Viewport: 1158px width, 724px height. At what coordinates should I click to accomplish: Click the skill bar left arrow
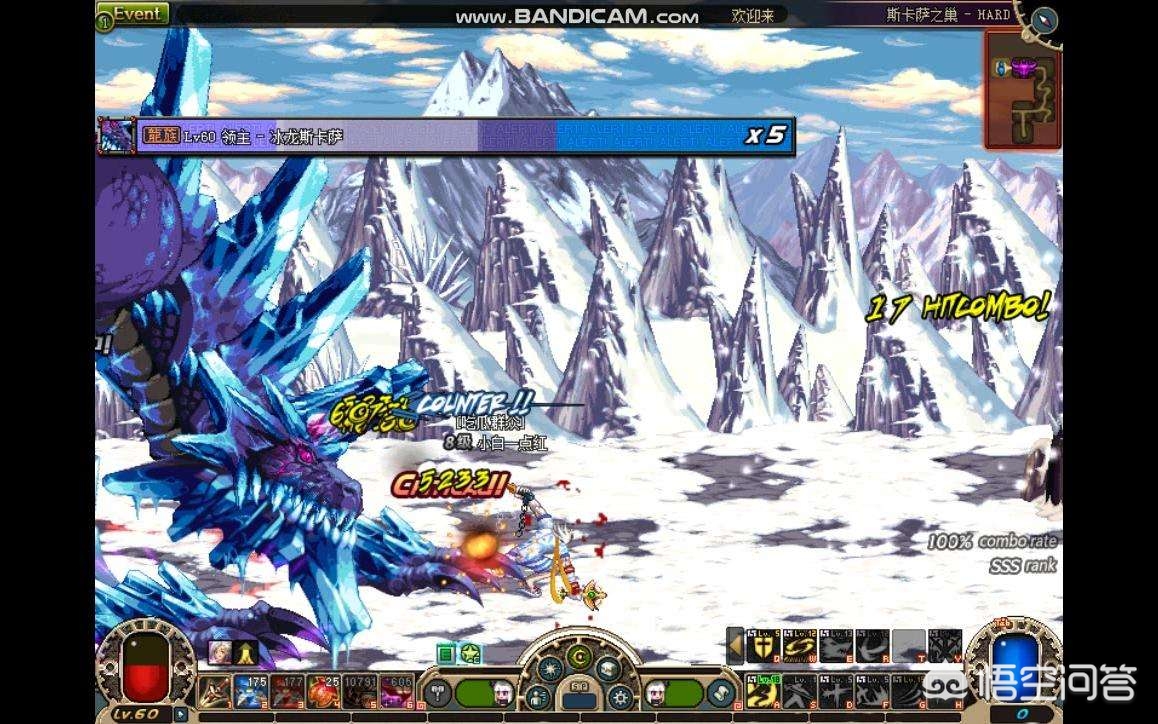735,647
